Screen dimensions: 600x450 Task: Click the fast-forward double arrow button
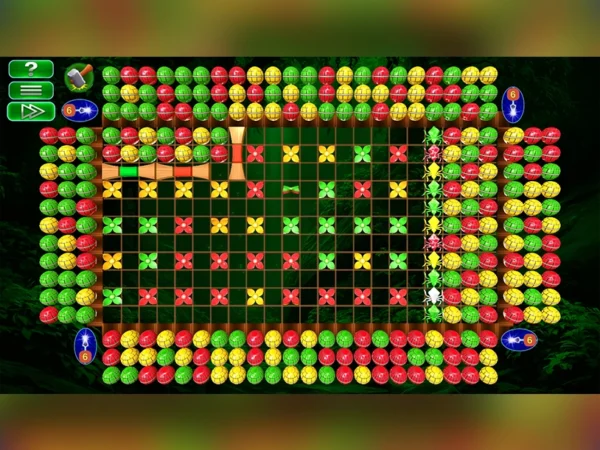click(31, 111)
